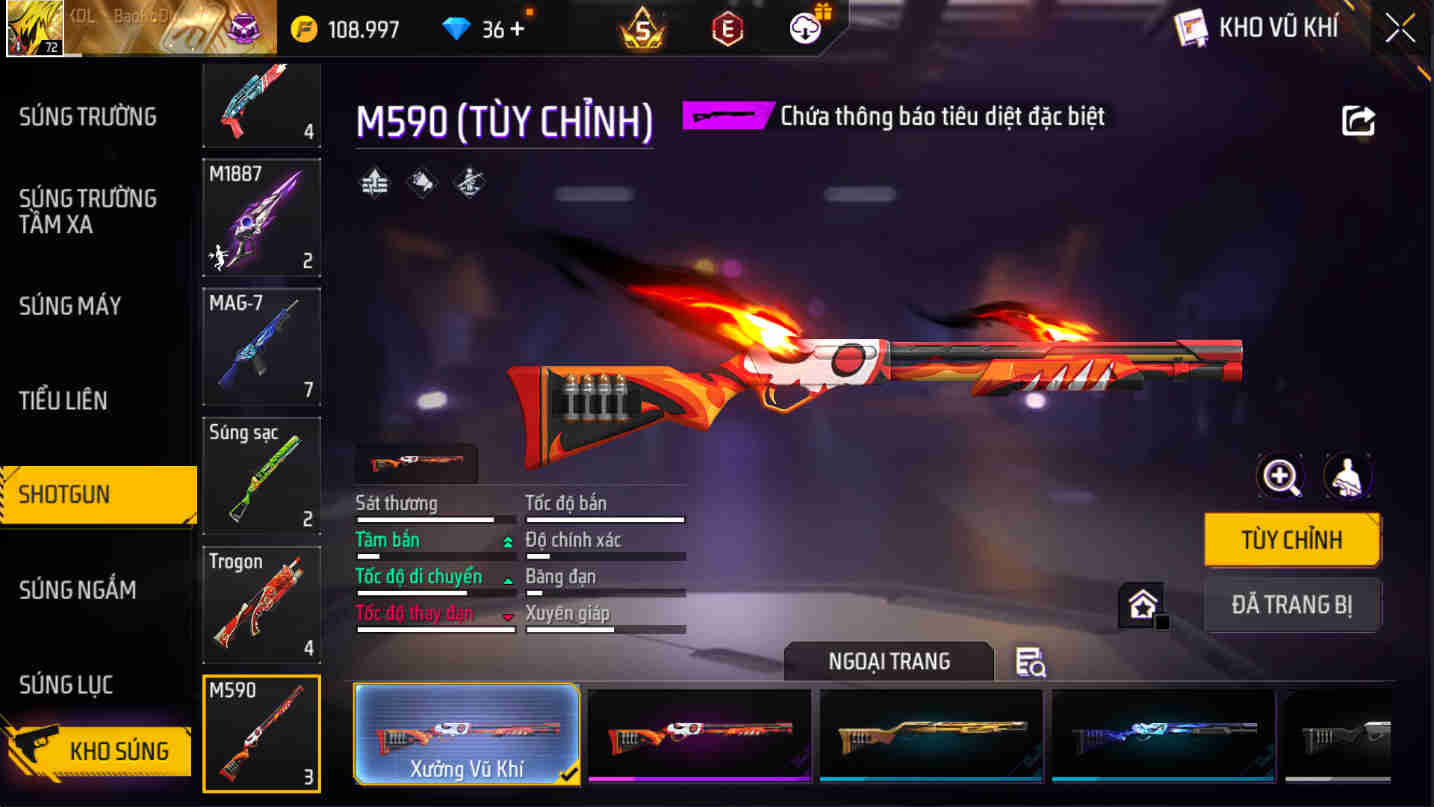Open the gold coin balance display

tap(330, 28)
